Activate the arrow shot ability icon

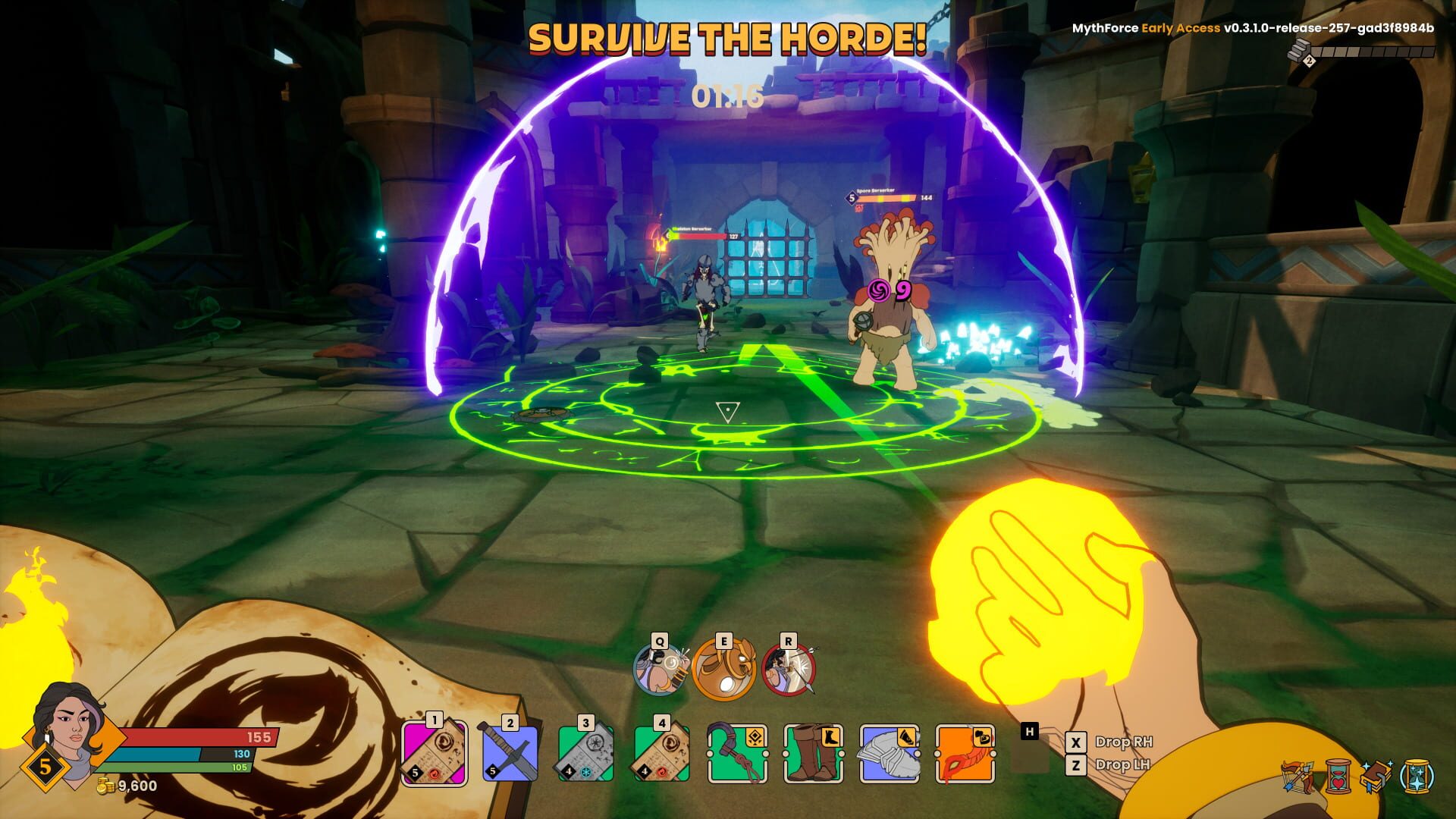click(789, 669)
